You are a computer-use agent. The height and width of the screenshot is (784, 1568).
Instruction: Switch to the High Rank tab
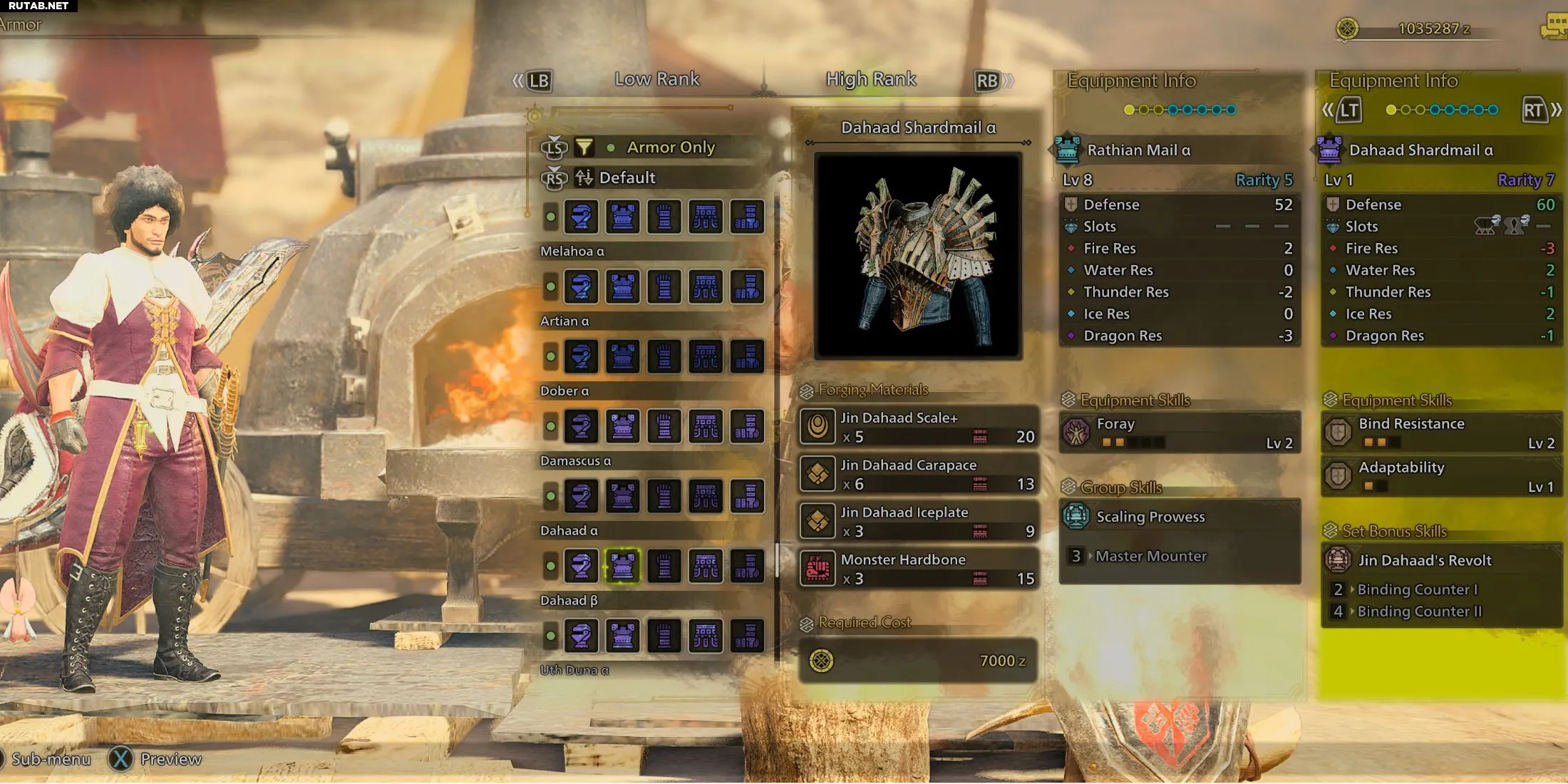[x=870, y=79]
